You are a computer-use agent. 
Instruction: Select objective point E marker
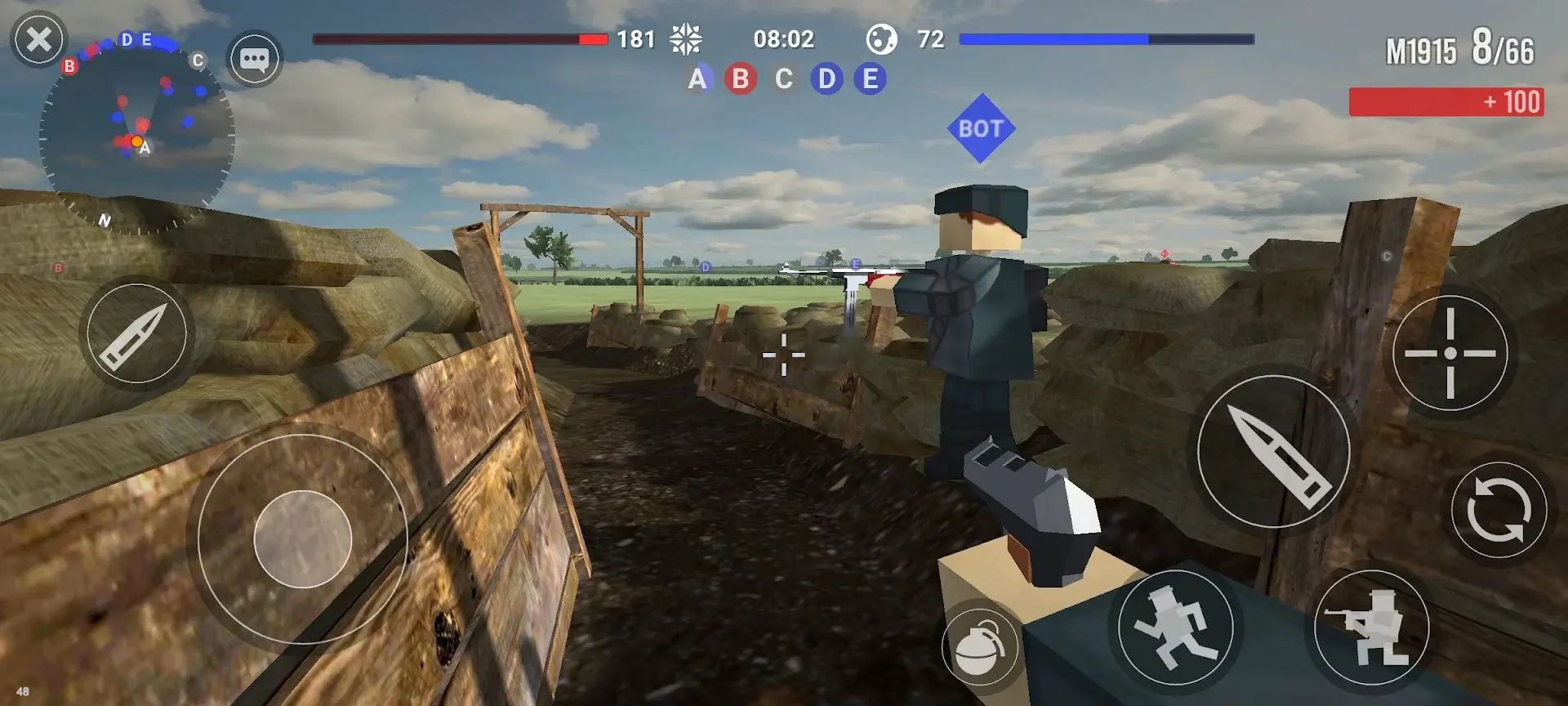[871, 79]
